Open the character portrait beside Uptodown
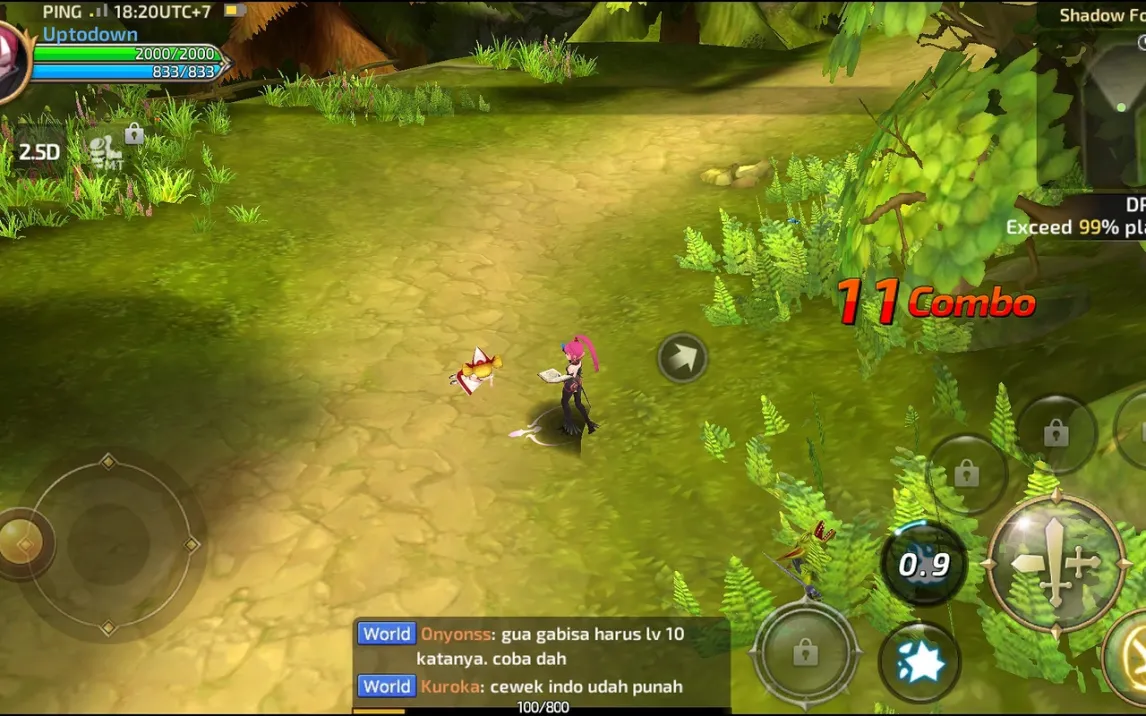 (x=10, y=62)
